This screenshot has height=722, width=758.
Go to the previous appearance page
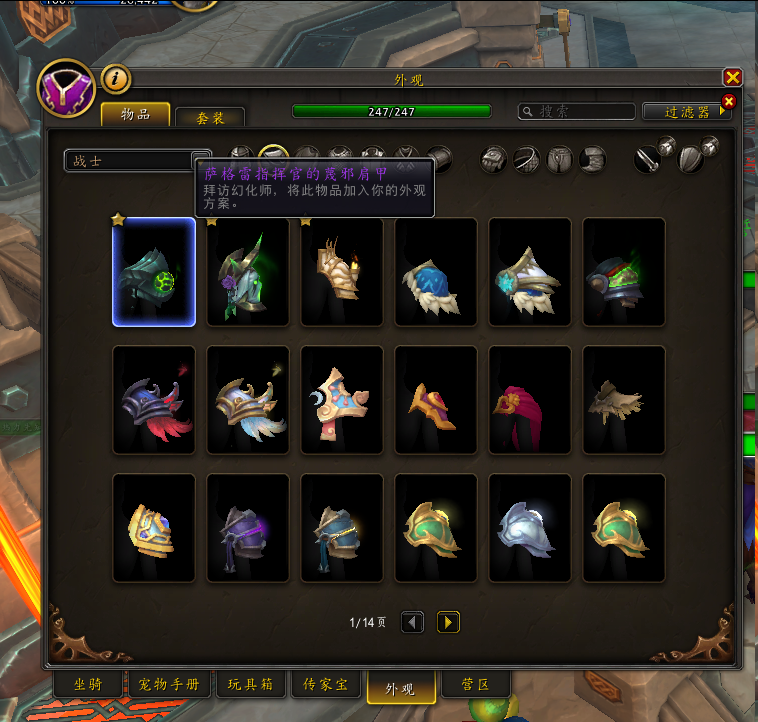[x=412, y=622]
